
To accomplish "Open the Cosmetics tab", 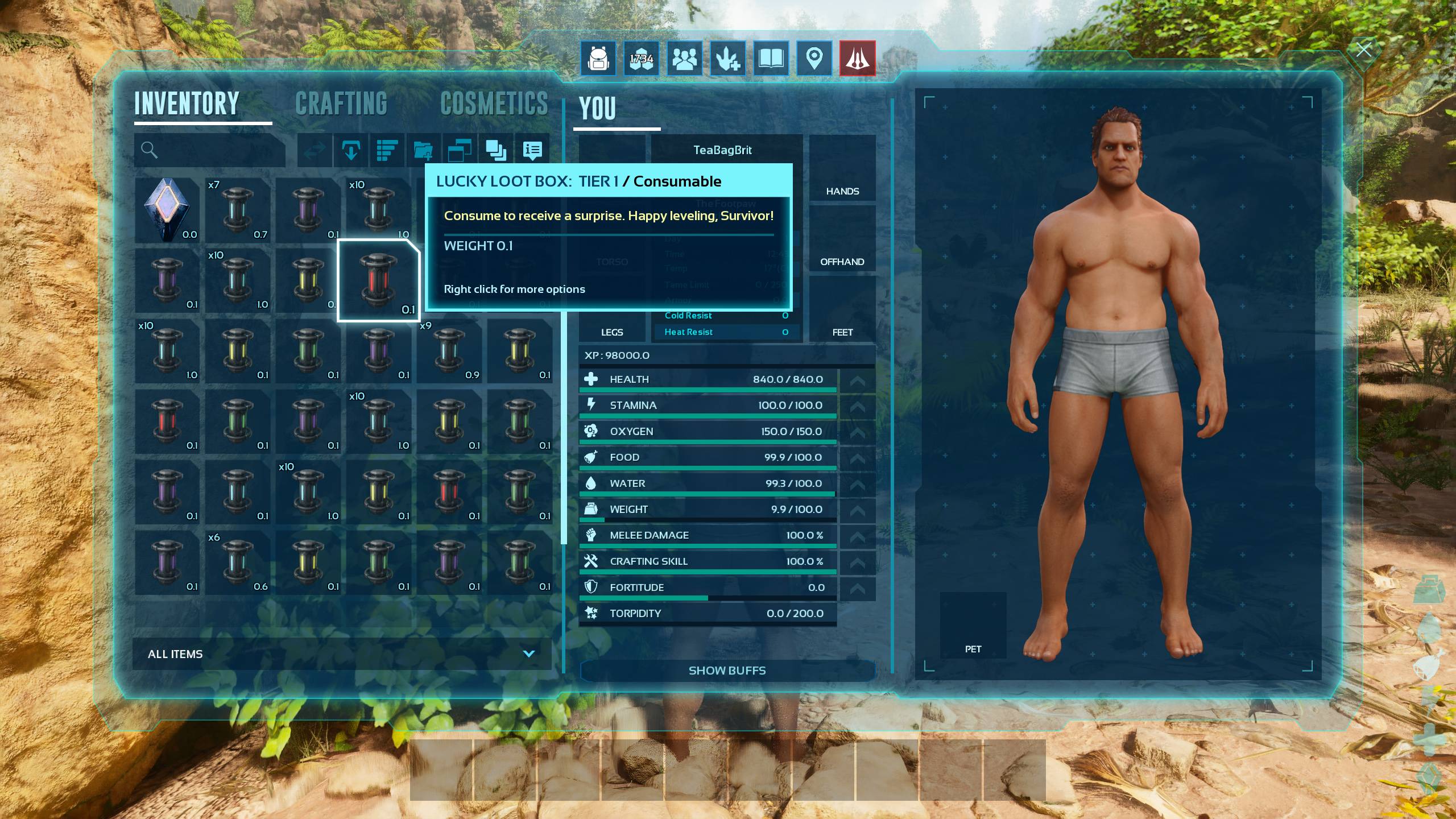I will click(x=494, y=104).
